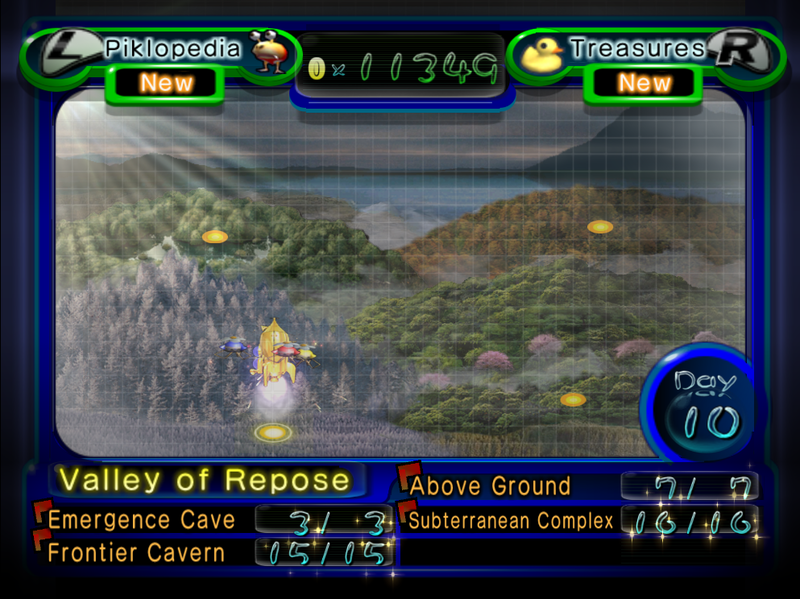Select the landing marker beneath the ship
The image size is (800, 599).
[x=272, y=432]
